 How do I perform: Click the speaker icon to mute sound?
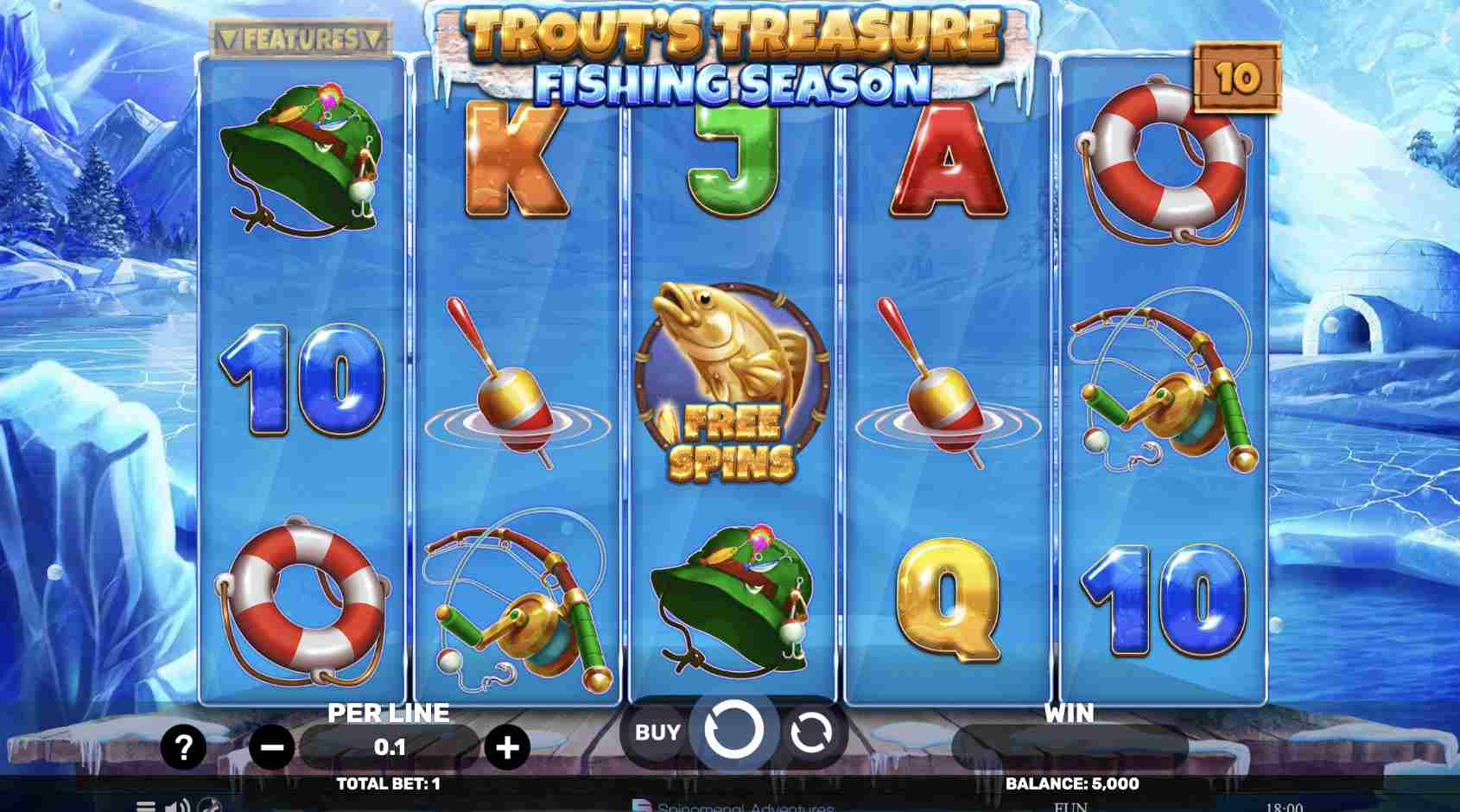[175, 807]
